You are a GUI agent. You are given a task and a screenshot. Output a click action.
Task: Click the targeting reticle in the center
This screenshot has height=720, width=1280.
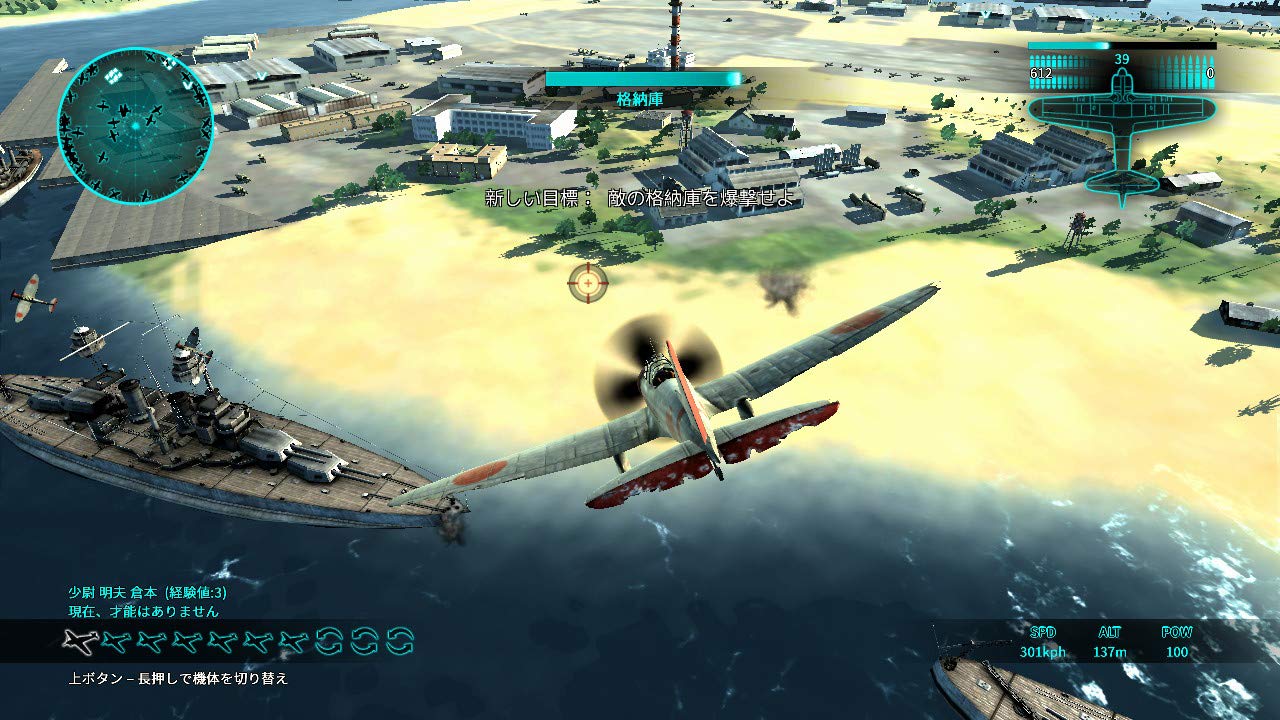coord(590,282)
